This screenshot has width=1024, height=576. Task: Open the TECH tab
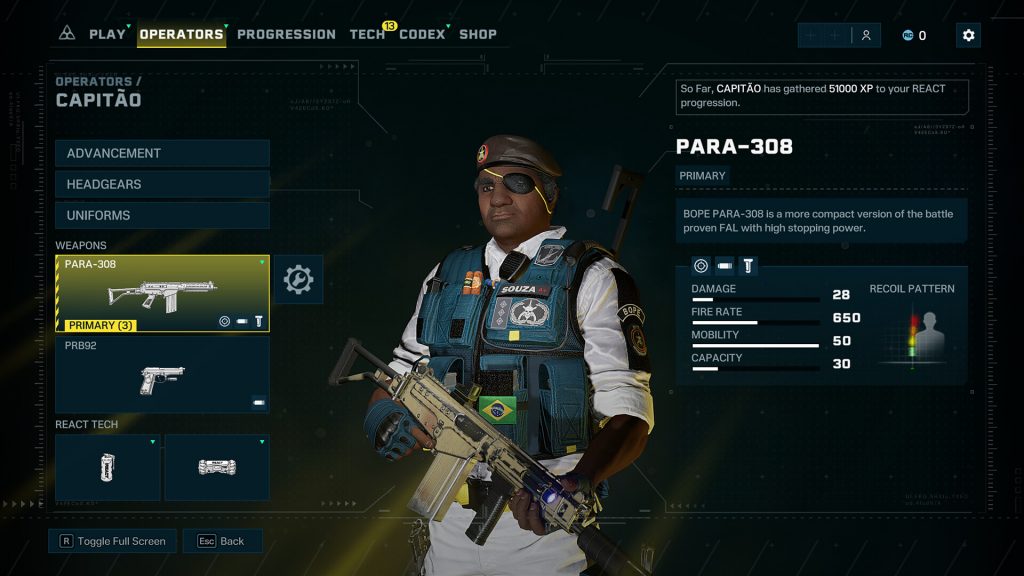point(367,34)
